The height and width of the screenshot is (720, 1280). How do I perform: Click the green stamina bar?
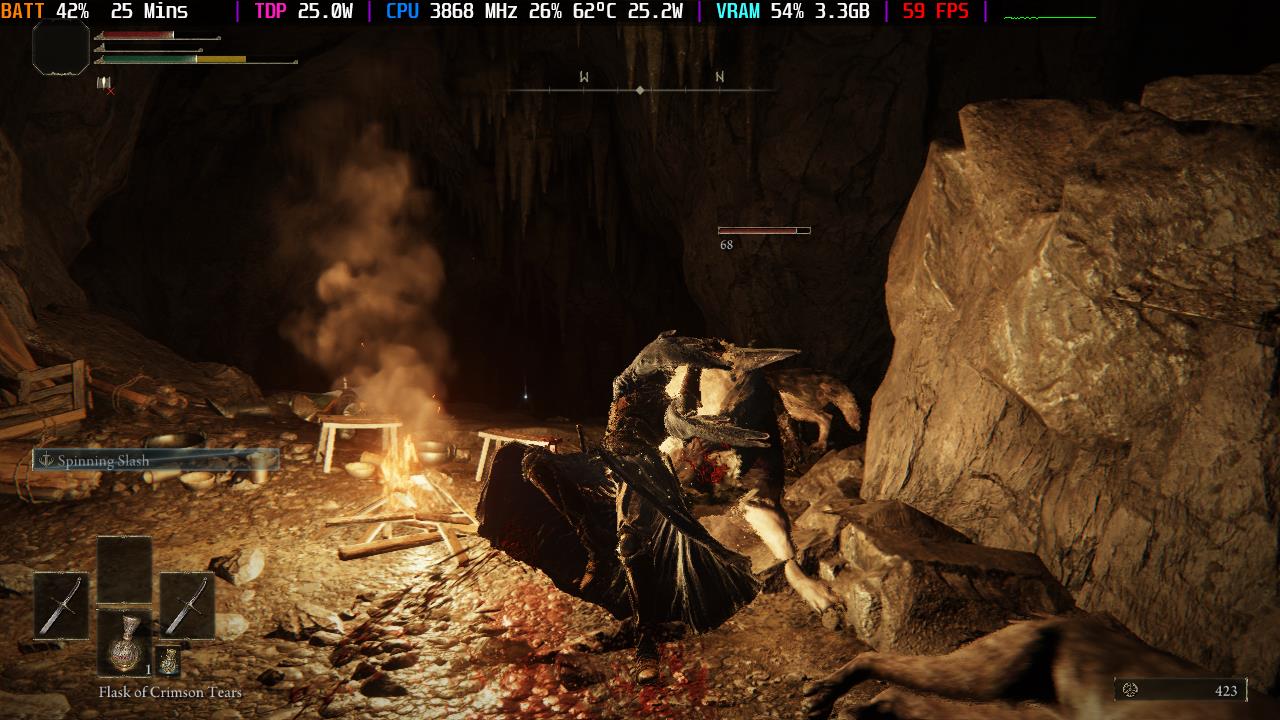pos(150,59)
